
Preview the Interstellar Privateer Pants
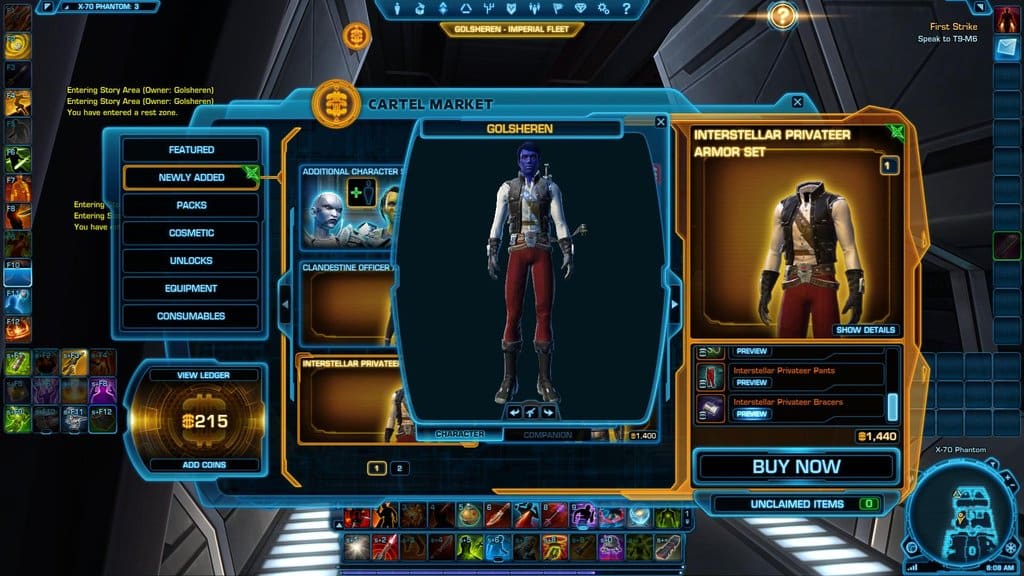coord(752,383)
